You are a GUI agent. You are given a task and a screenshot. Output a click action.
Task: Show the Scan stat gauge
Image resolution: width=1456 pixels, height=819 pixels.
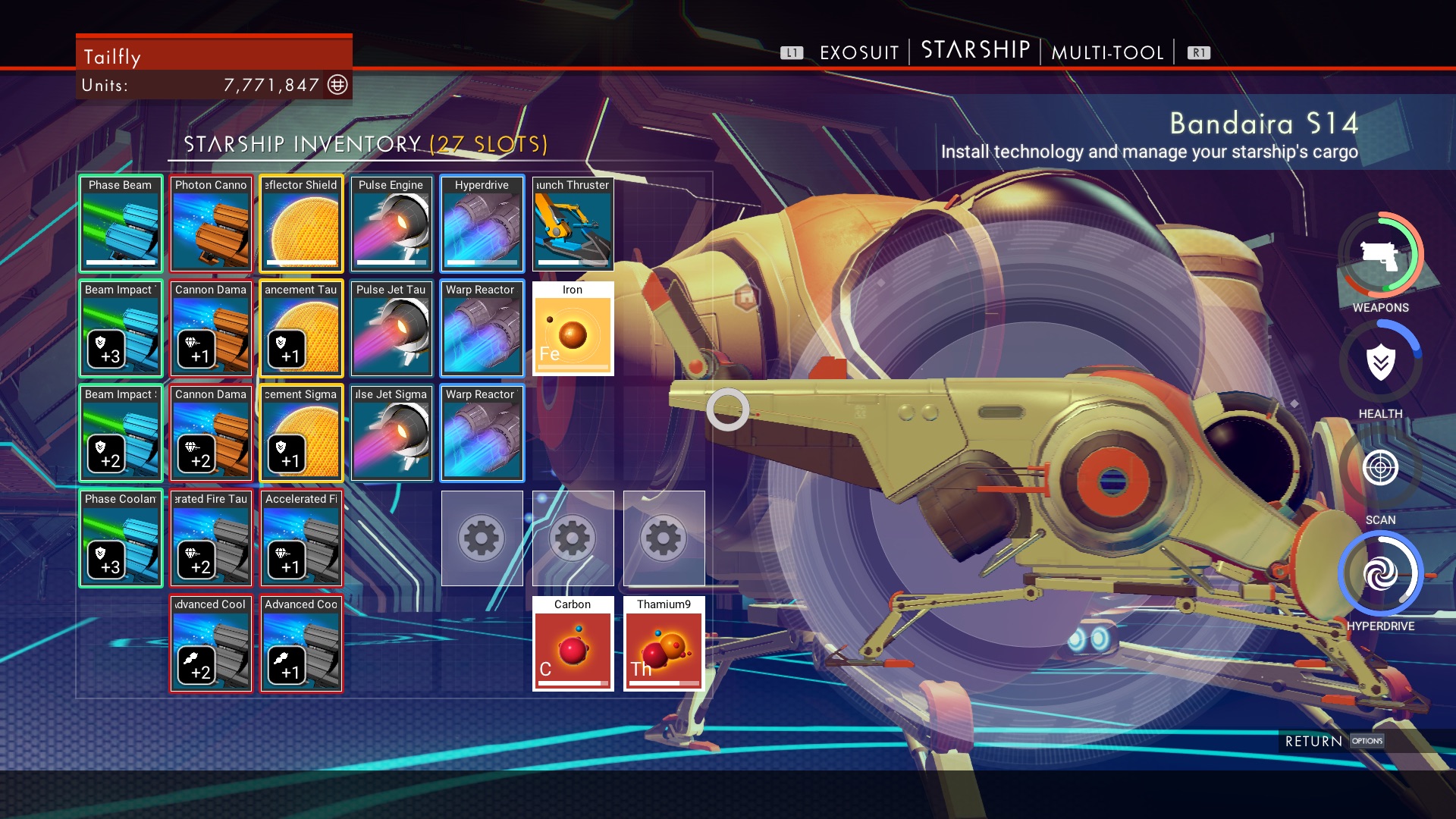pos(1380,468)
